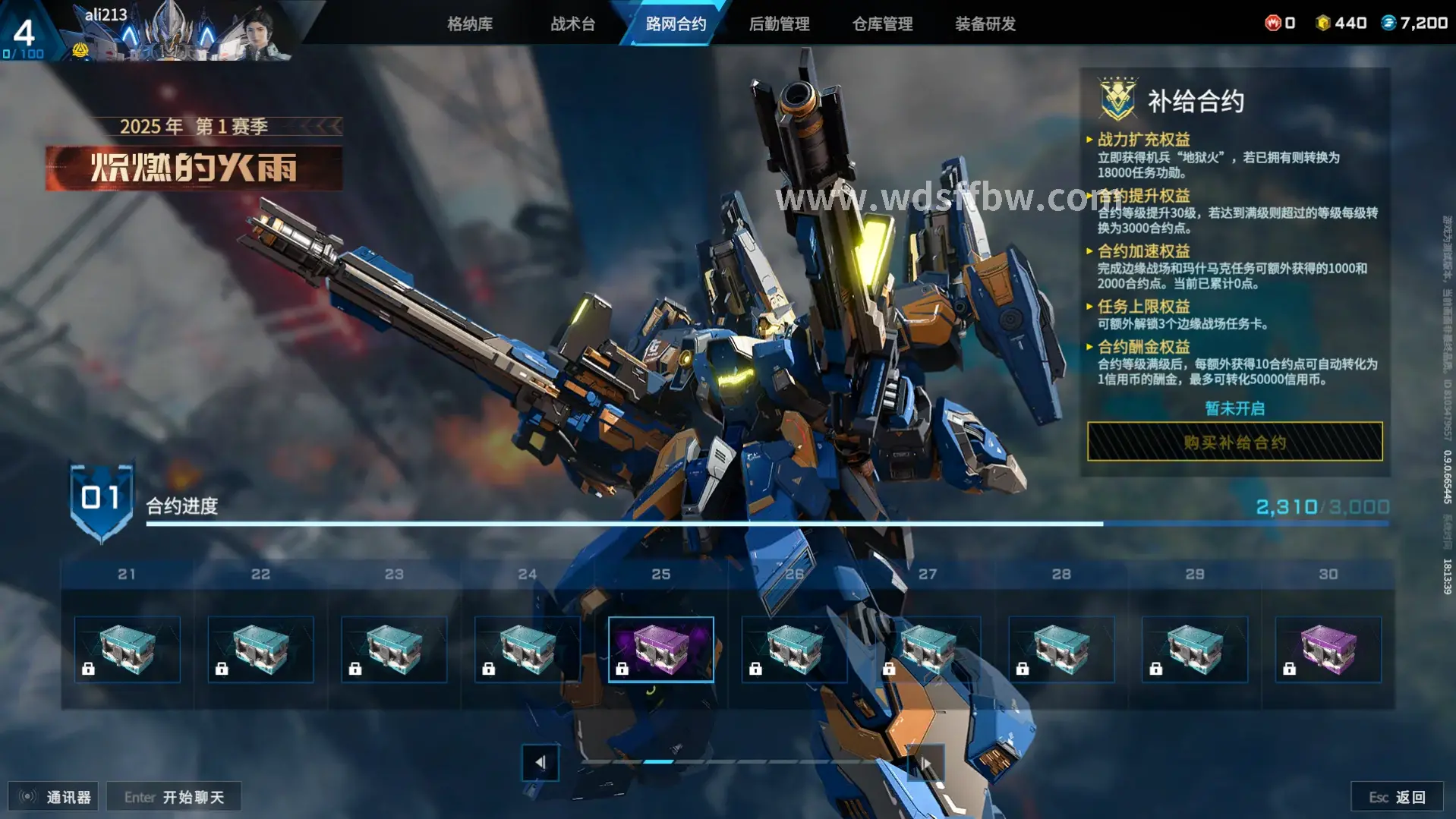Show the next page of rewards

click(x=925, y=762)
